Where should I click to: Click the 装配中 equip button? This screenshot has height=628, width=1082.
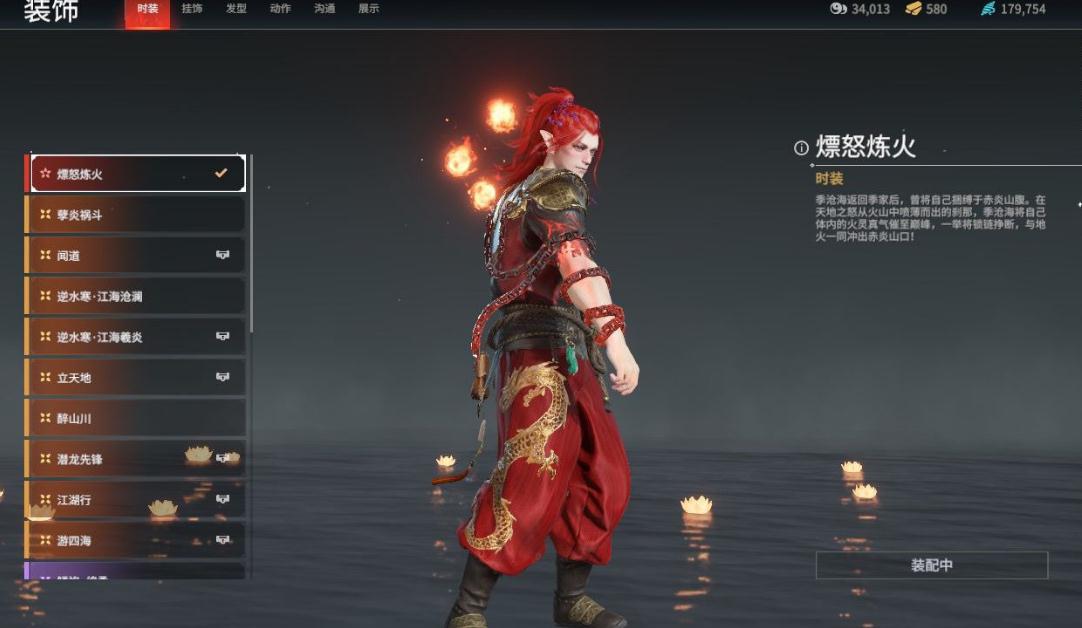click(931, 565)
